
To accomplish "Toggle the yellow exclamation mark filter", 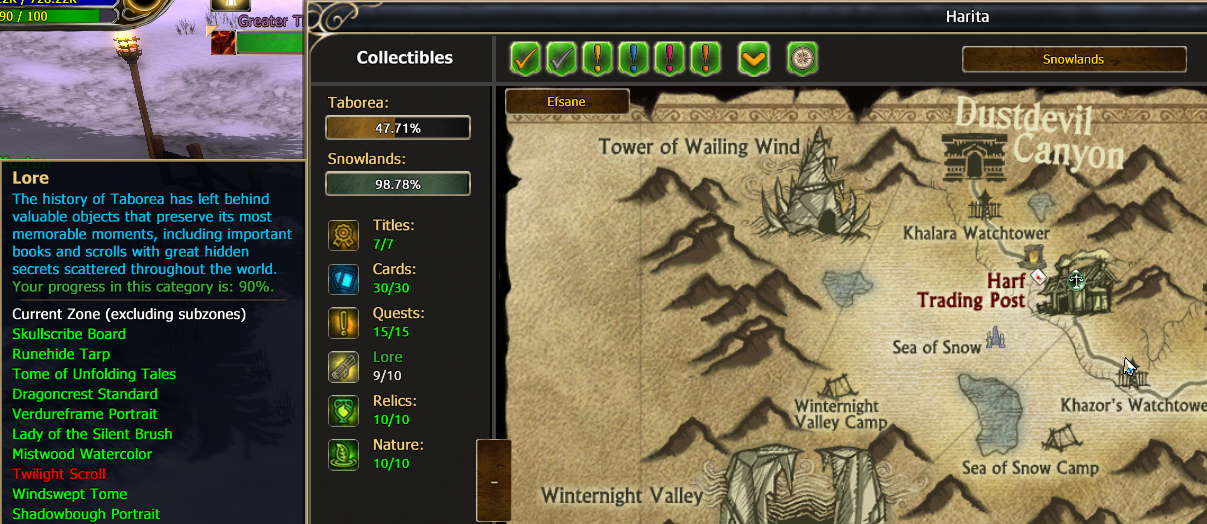I will coord(598,58).
